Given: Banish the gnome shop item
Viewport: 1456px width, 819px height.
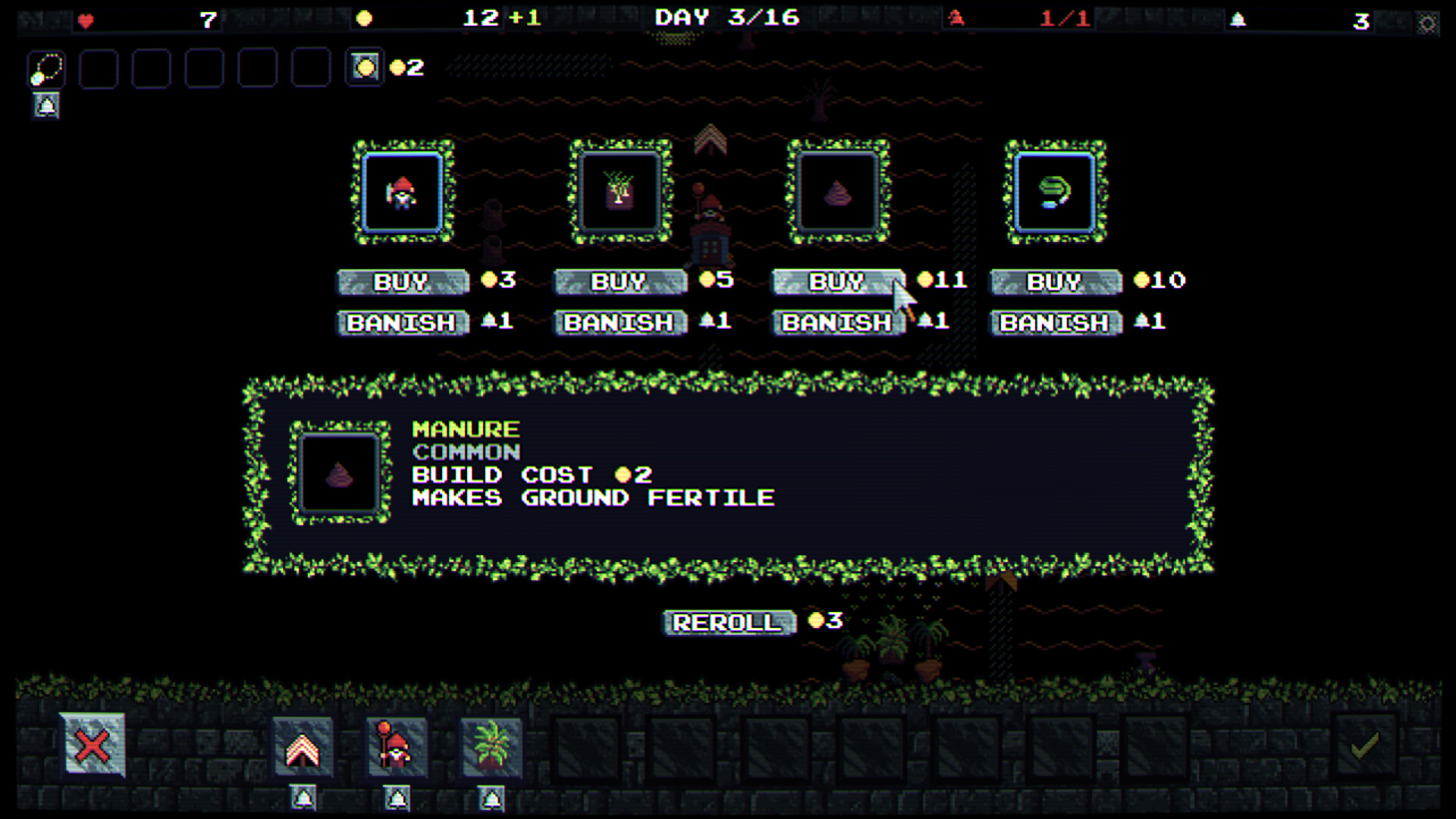Looking at the screenshot, I should pyautogui.click(x=402, y=322).
